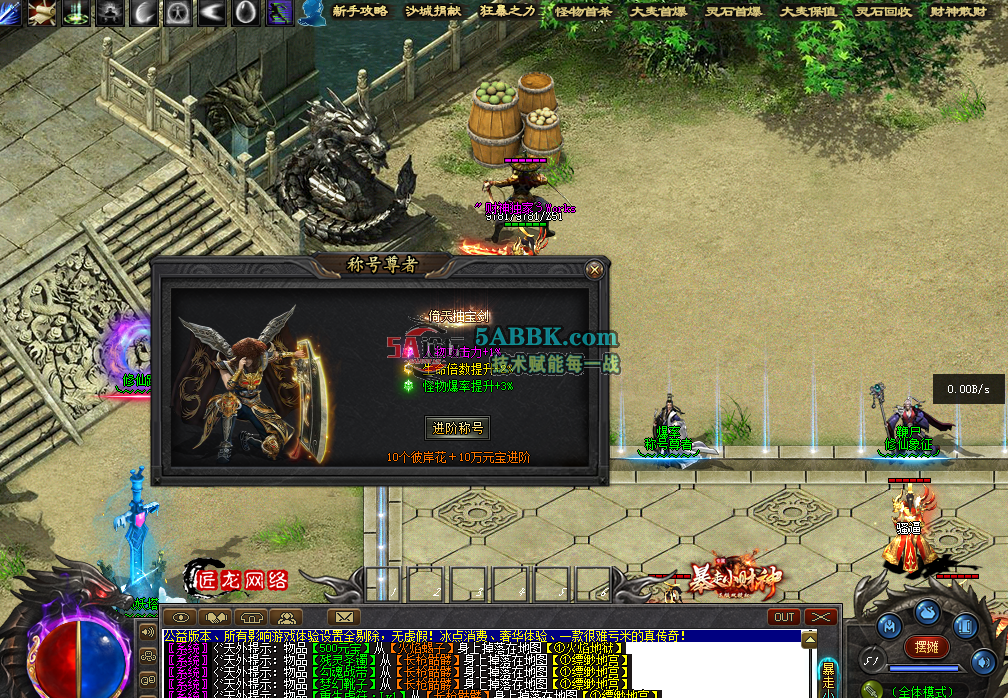
Task: Open the 财神散财 menu
Action: pyautogui.click(x=958, y=11)
